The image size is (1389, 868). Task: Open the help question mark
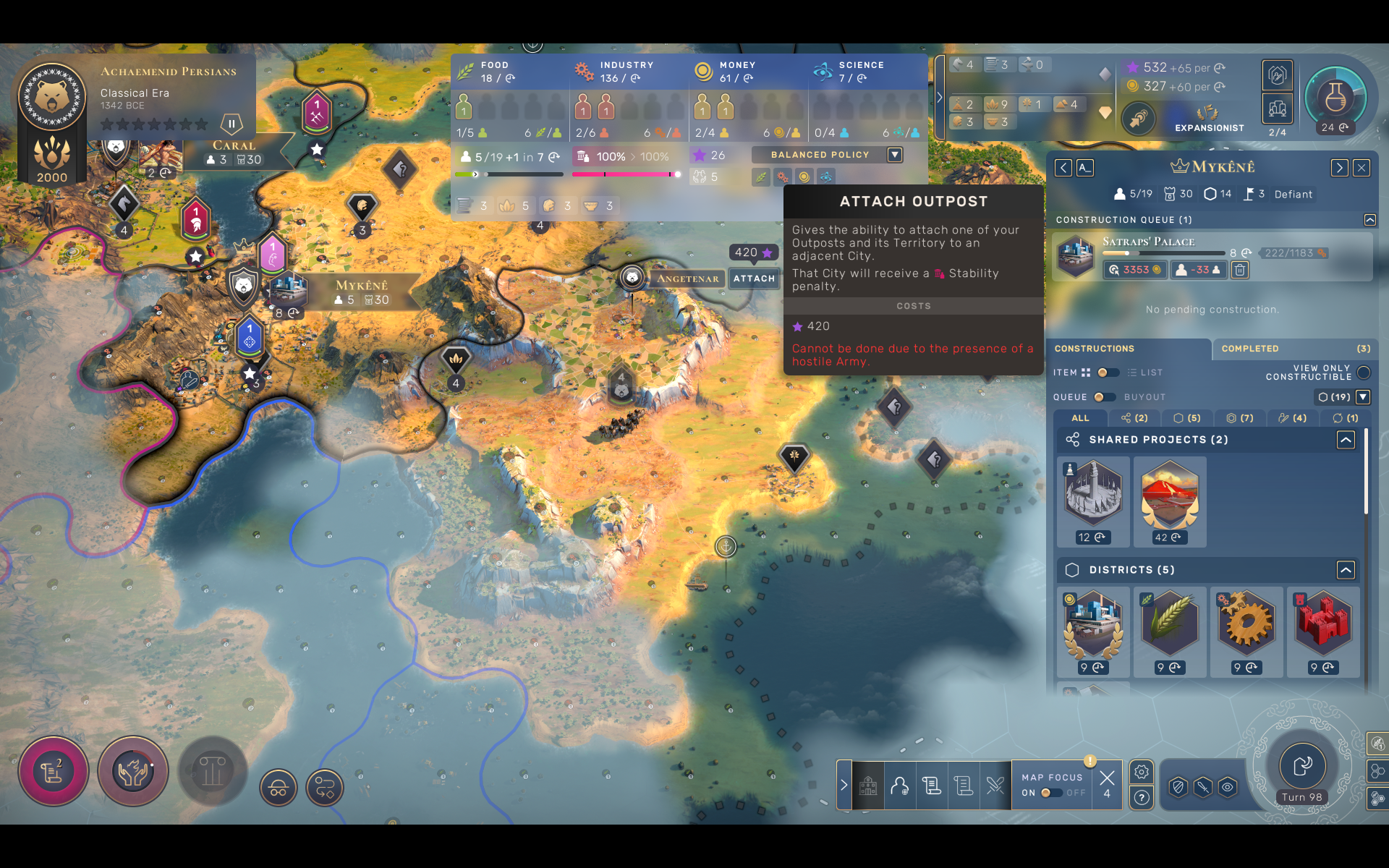click(1141, 798)
